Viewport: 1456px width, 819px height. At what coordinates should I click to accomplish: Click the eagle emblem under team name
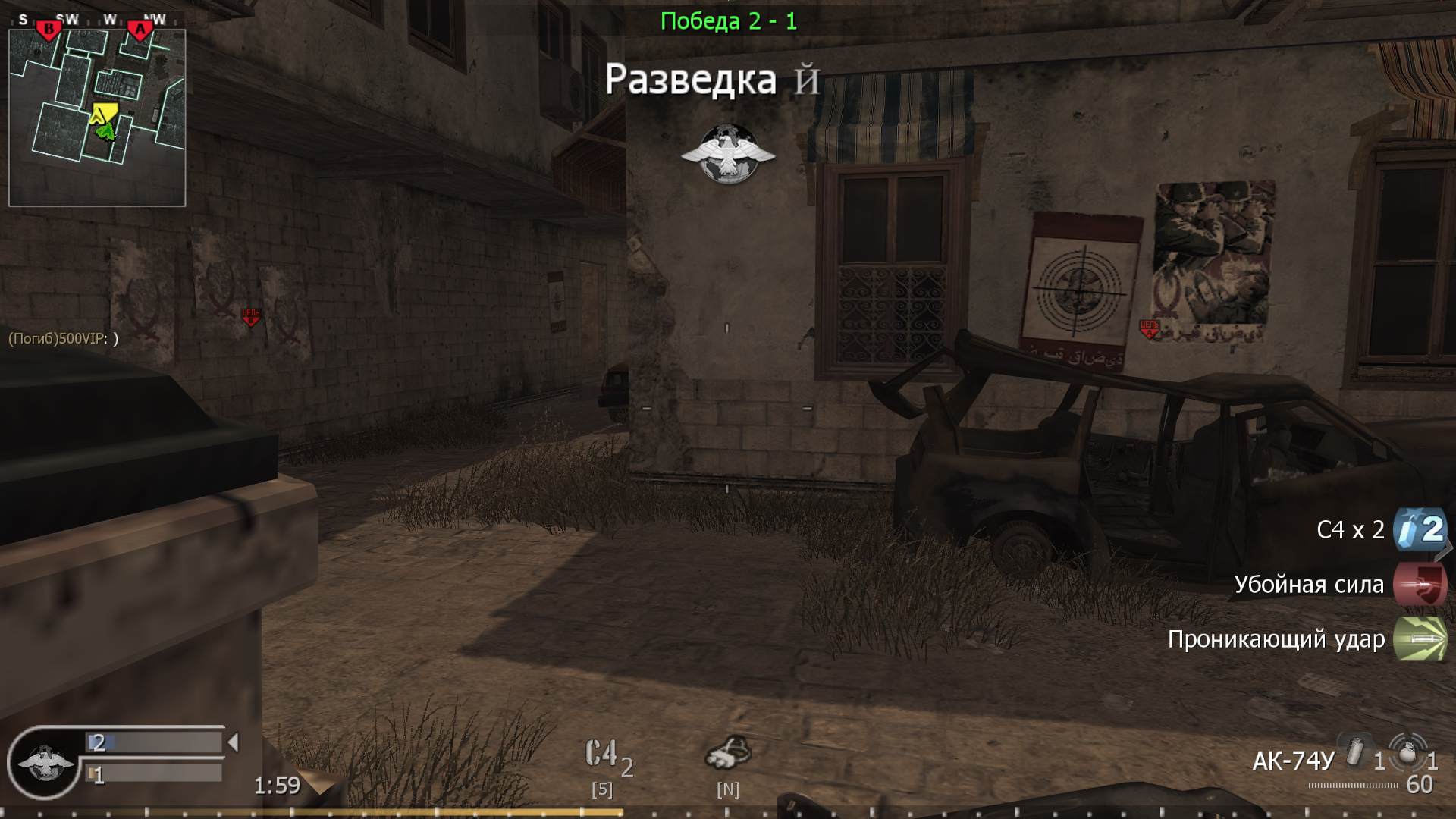click(x=729, y=151)
